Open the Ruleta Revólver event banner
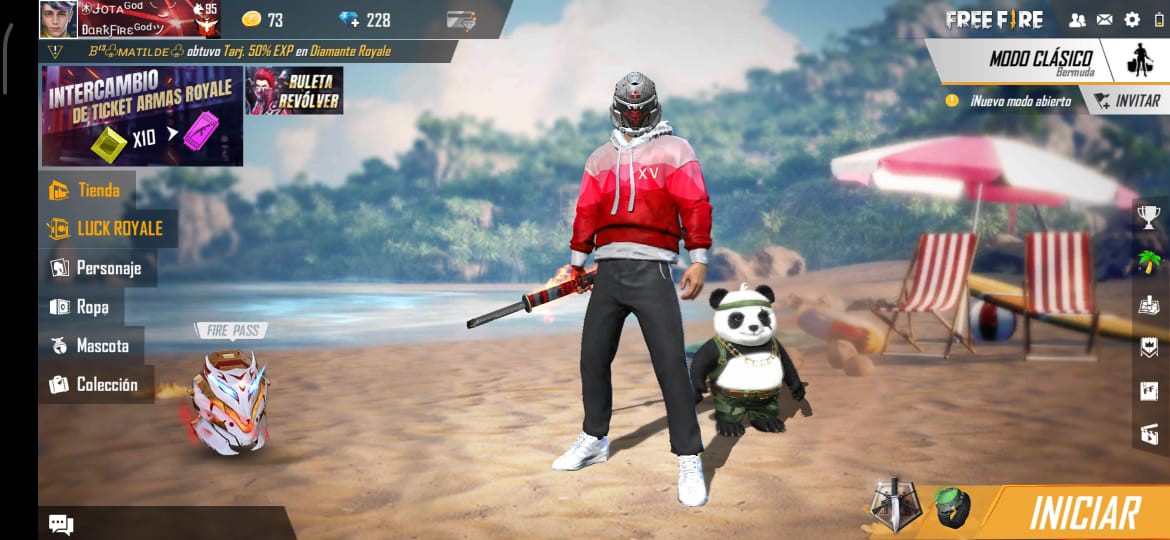 click(294, 91)
